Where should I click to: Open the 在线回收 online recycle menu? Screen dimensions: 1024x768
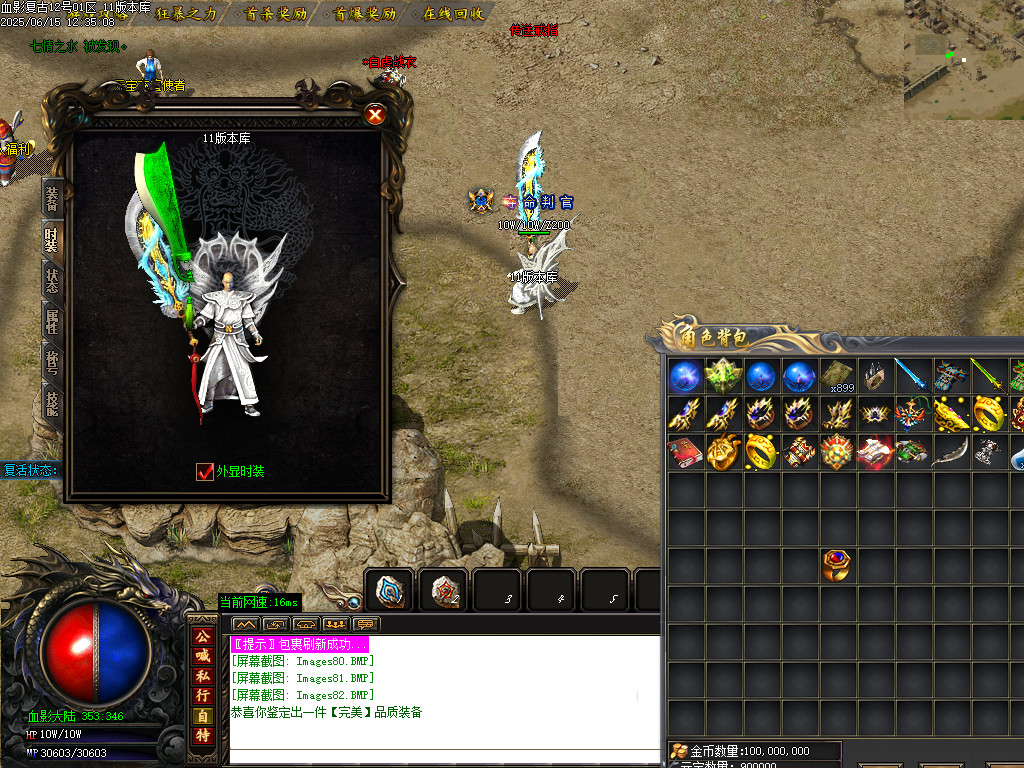click(454, 14)
